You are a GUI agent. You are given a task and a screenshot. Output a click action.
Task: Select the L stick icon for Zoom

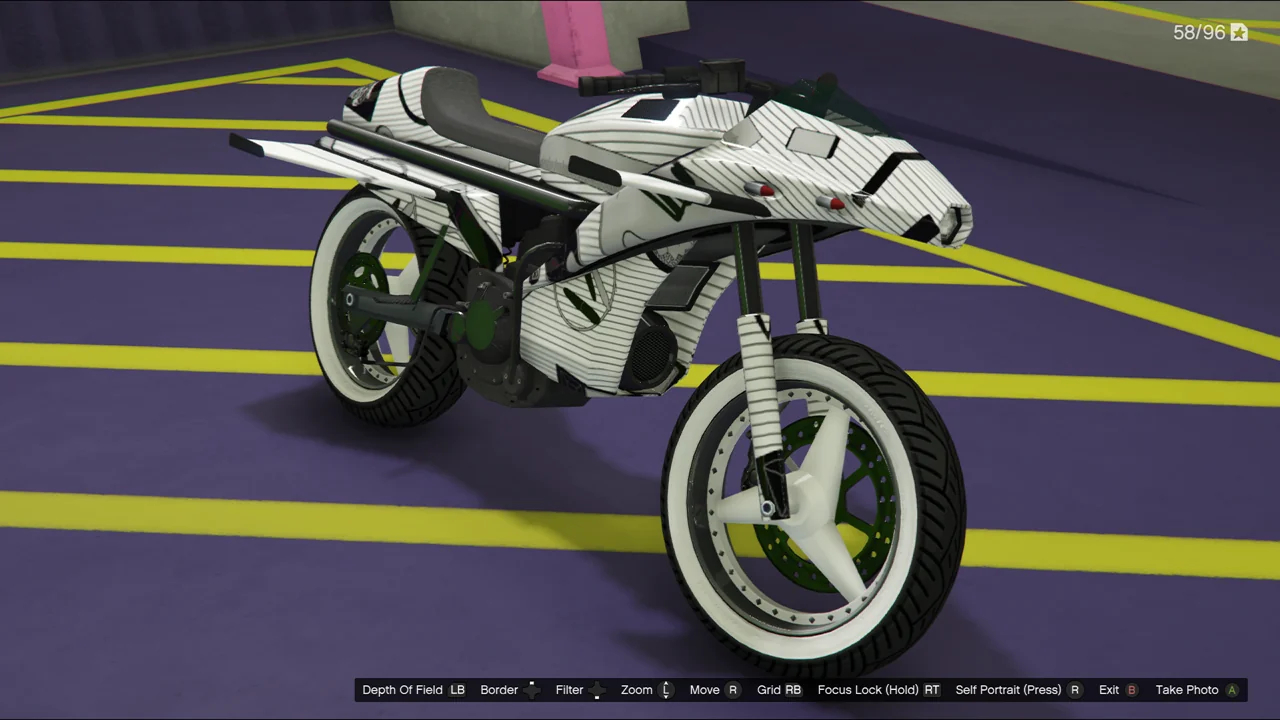point(665,690)
